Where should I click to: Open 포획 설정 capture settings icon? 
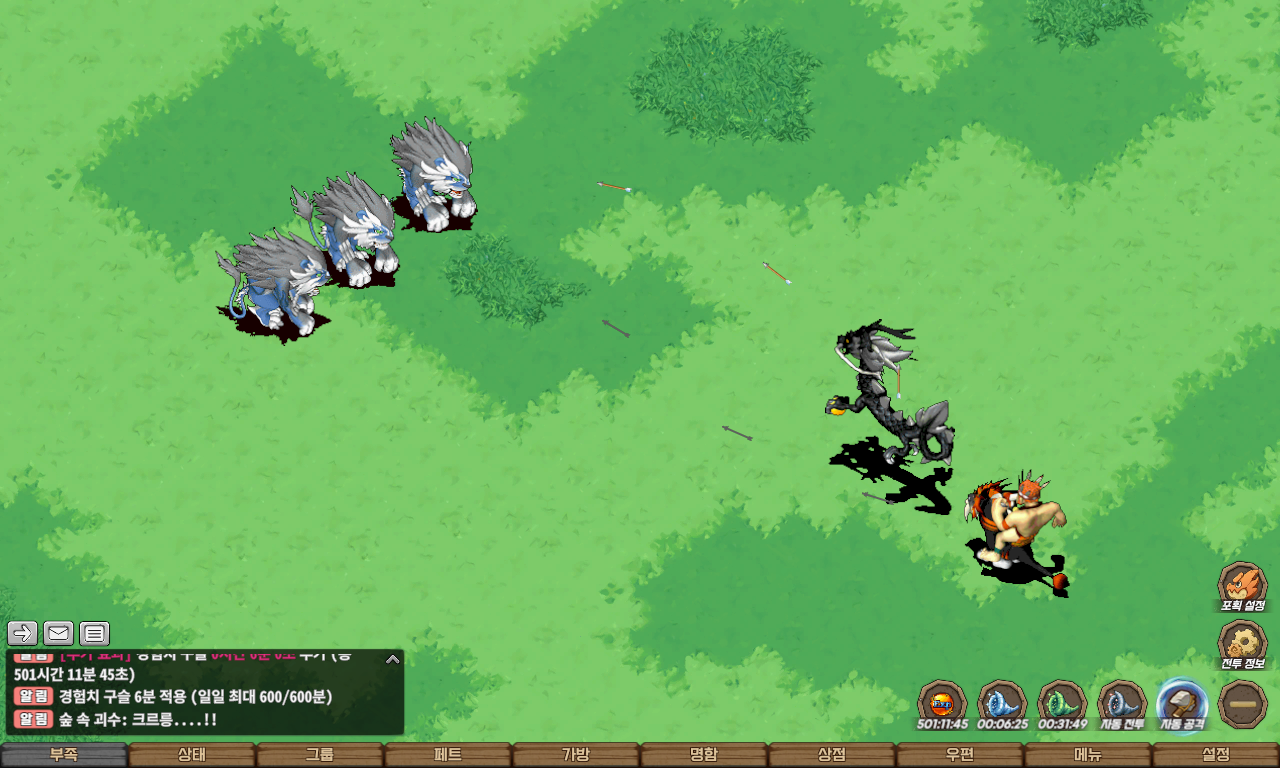pyautogui.click(x=1242, y=583)
